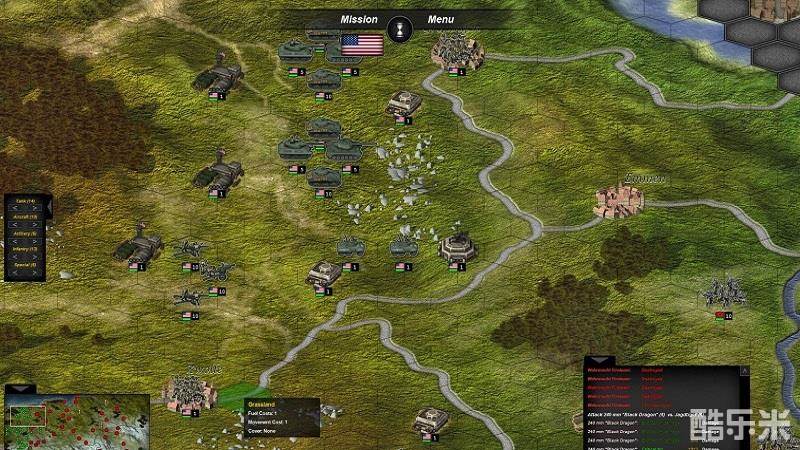Viewport: 800px width, 450px height.
Task: Cycle to the next Aircraft unit
Action: coord(34,225)
